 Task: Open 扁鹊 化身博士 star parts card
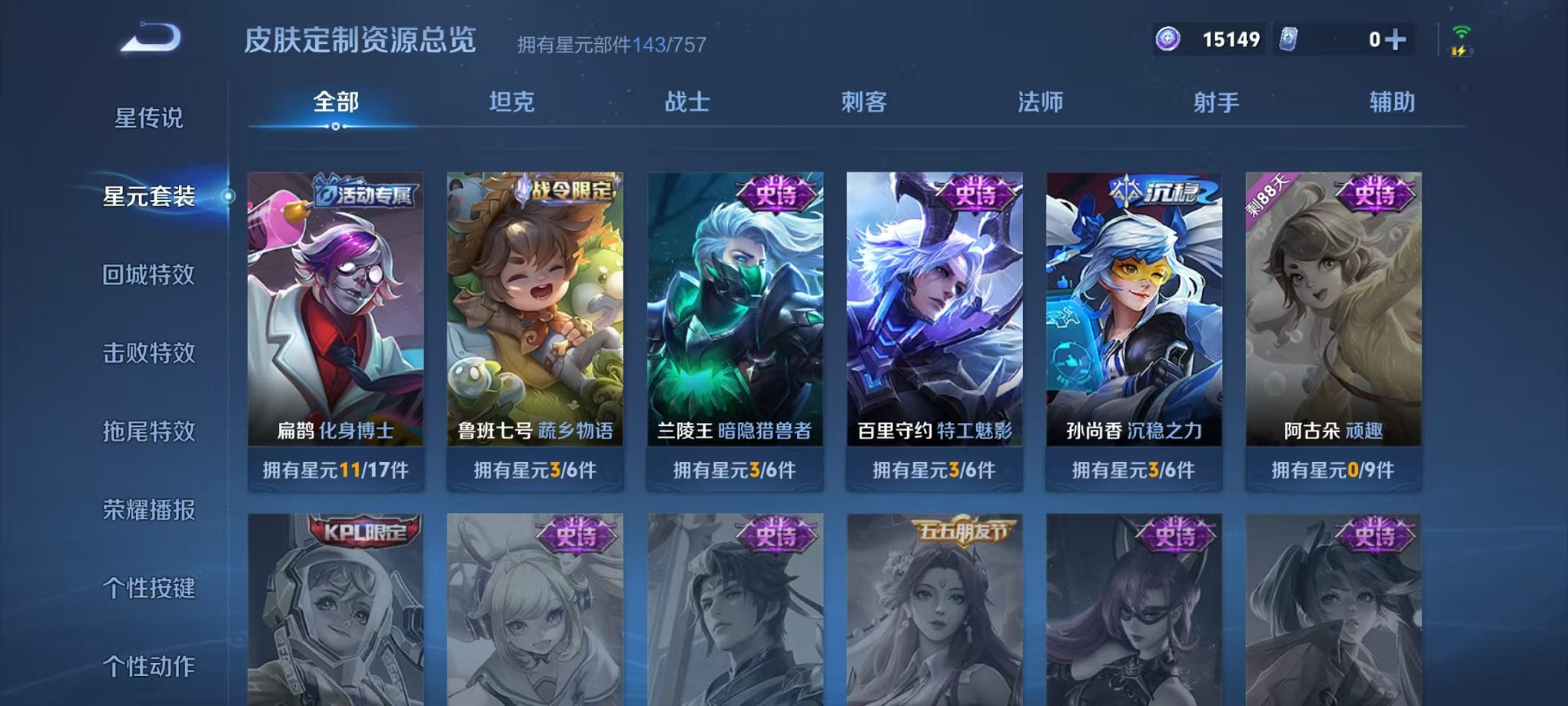336,323
